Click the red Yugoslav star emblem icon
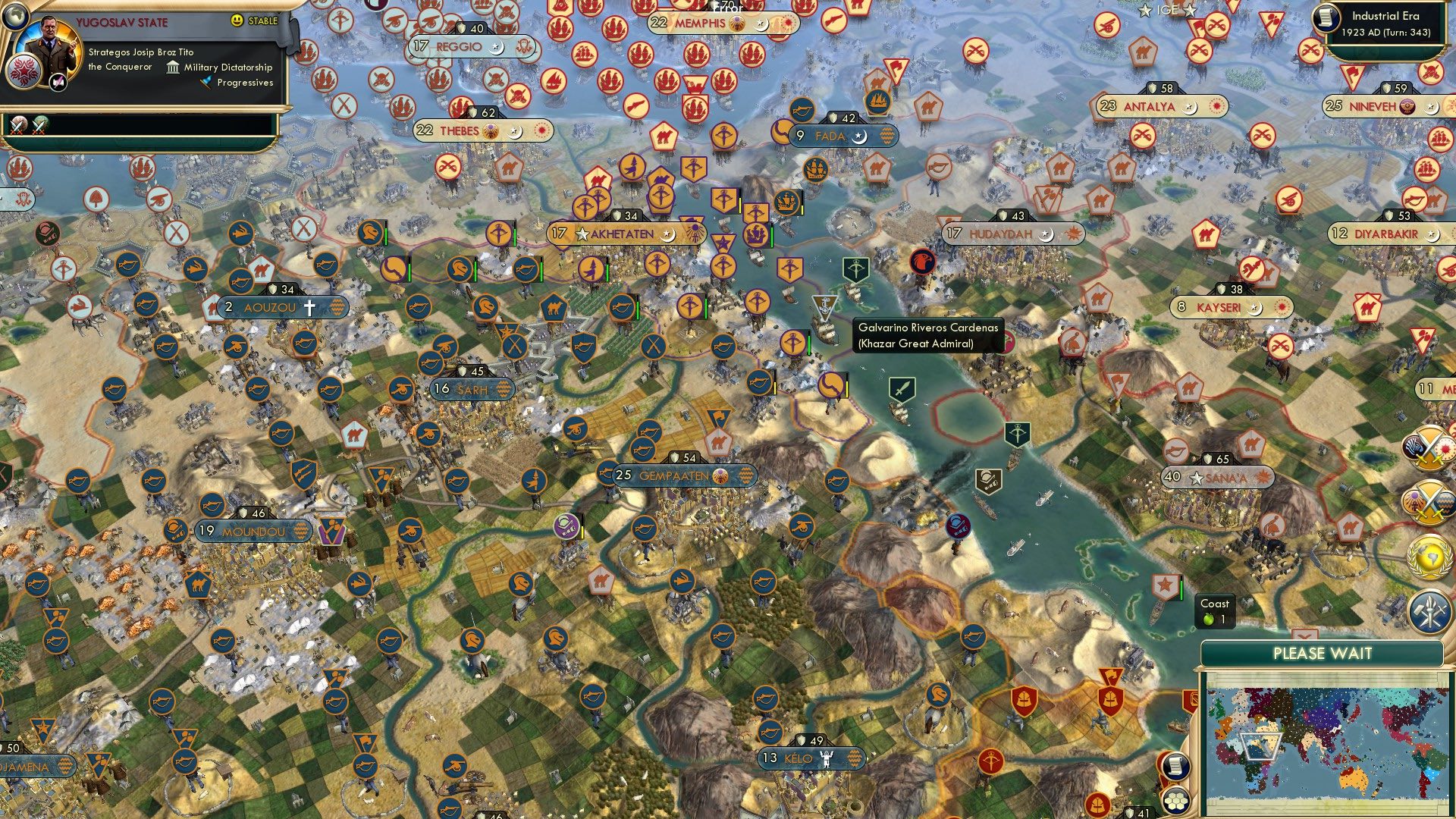 [23, 72]
